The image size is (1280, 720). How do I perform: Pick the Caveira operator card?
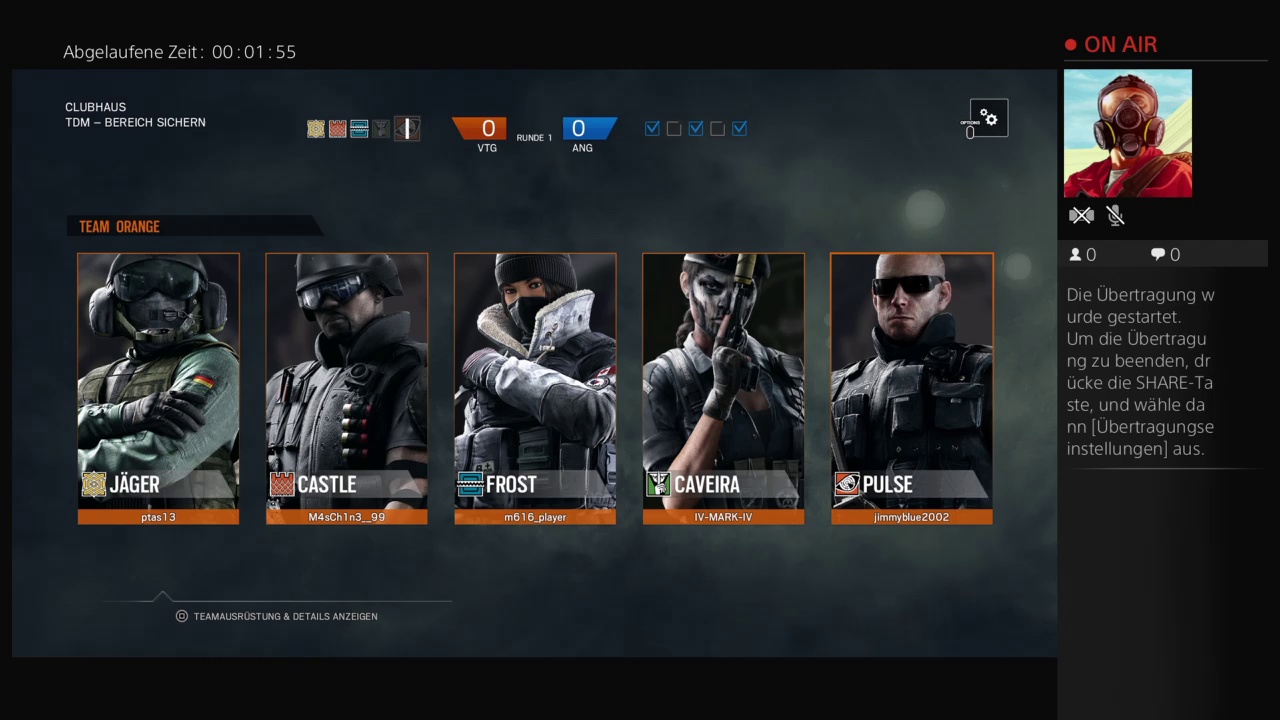[x=723, y=380]
